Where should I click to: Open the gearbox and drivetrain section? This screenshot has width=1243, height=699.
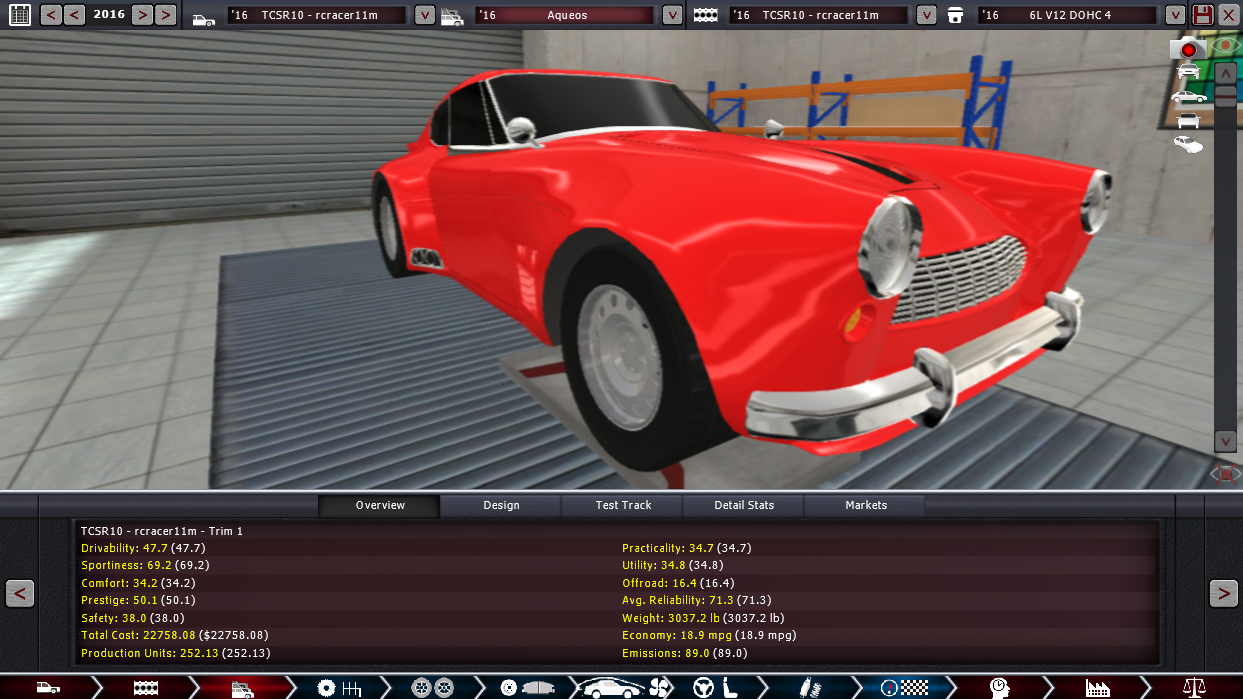click(339, 687)
